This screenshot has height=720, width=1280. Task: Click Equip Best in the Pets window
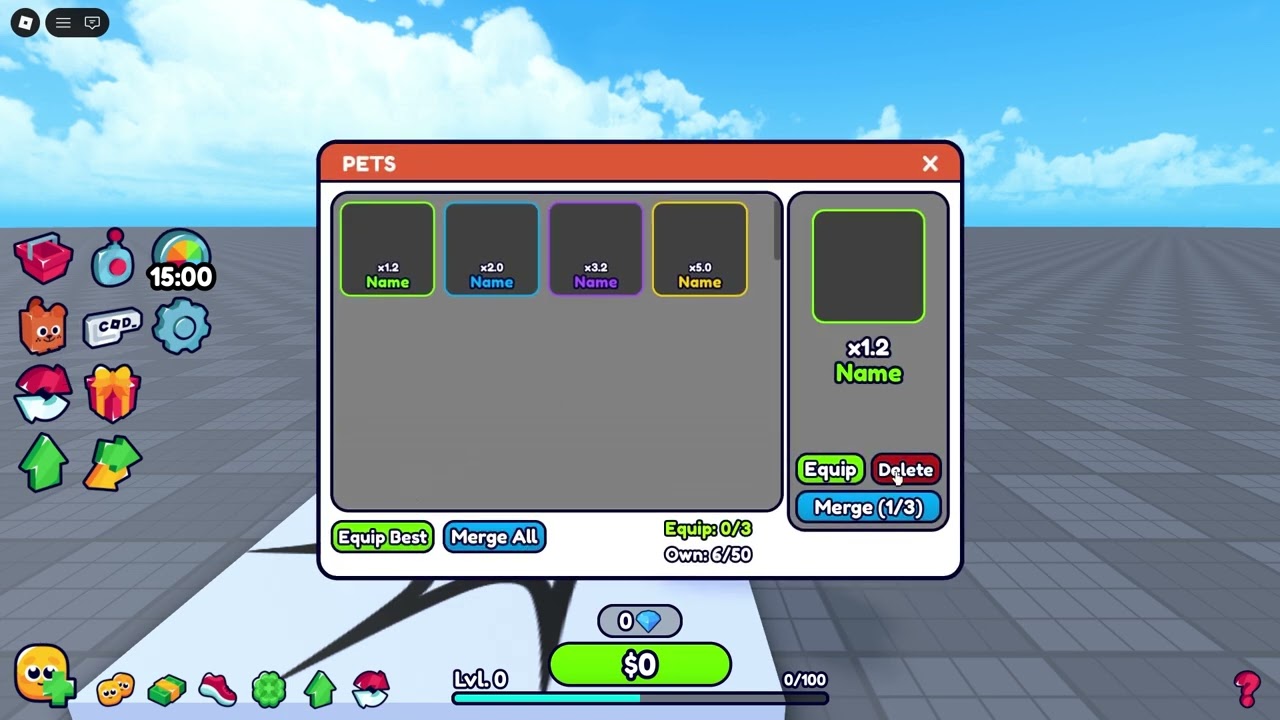[x=382, y=537]
